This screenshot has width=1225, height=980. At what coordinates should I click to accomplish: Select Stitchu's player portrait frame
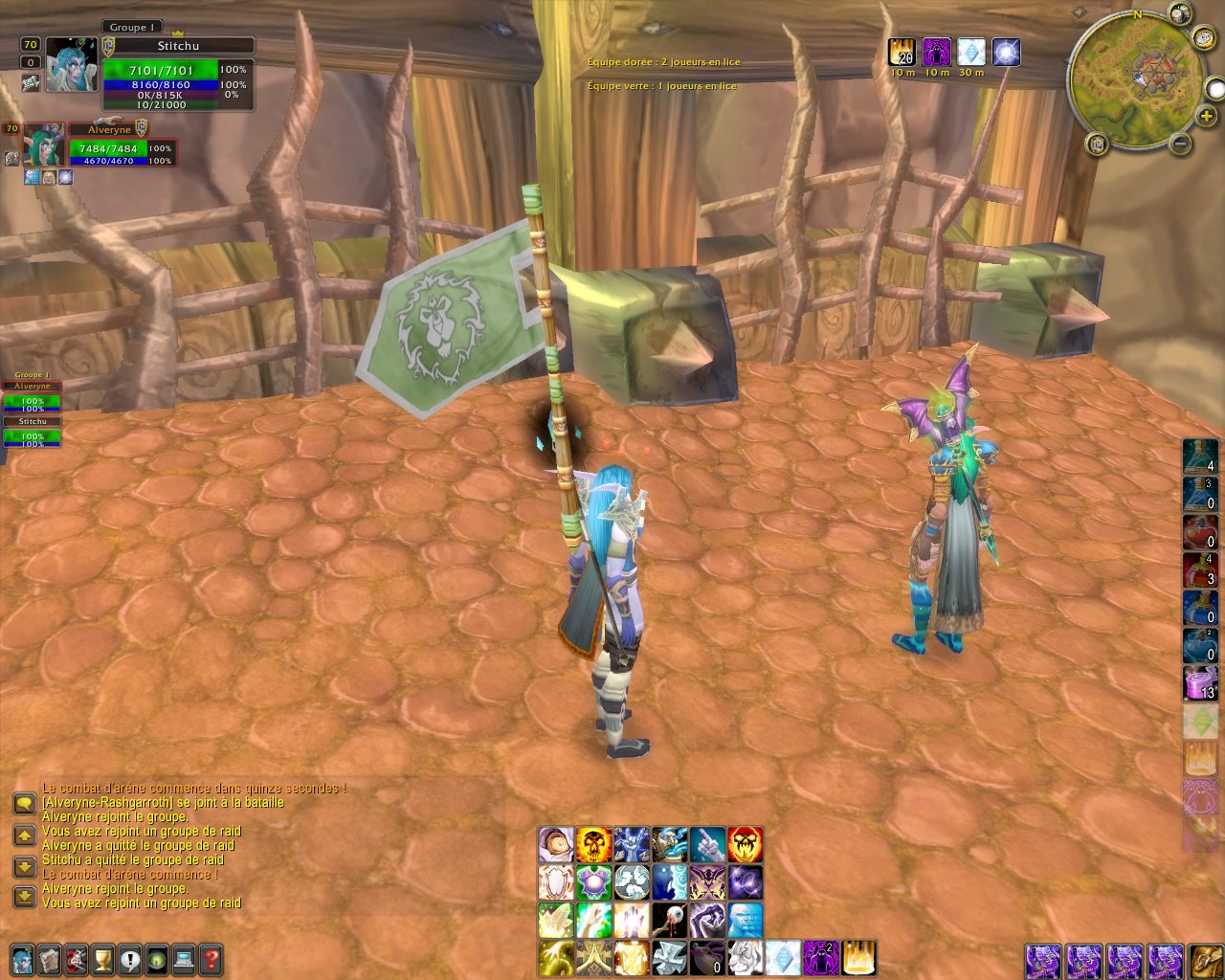pos(71,64)
